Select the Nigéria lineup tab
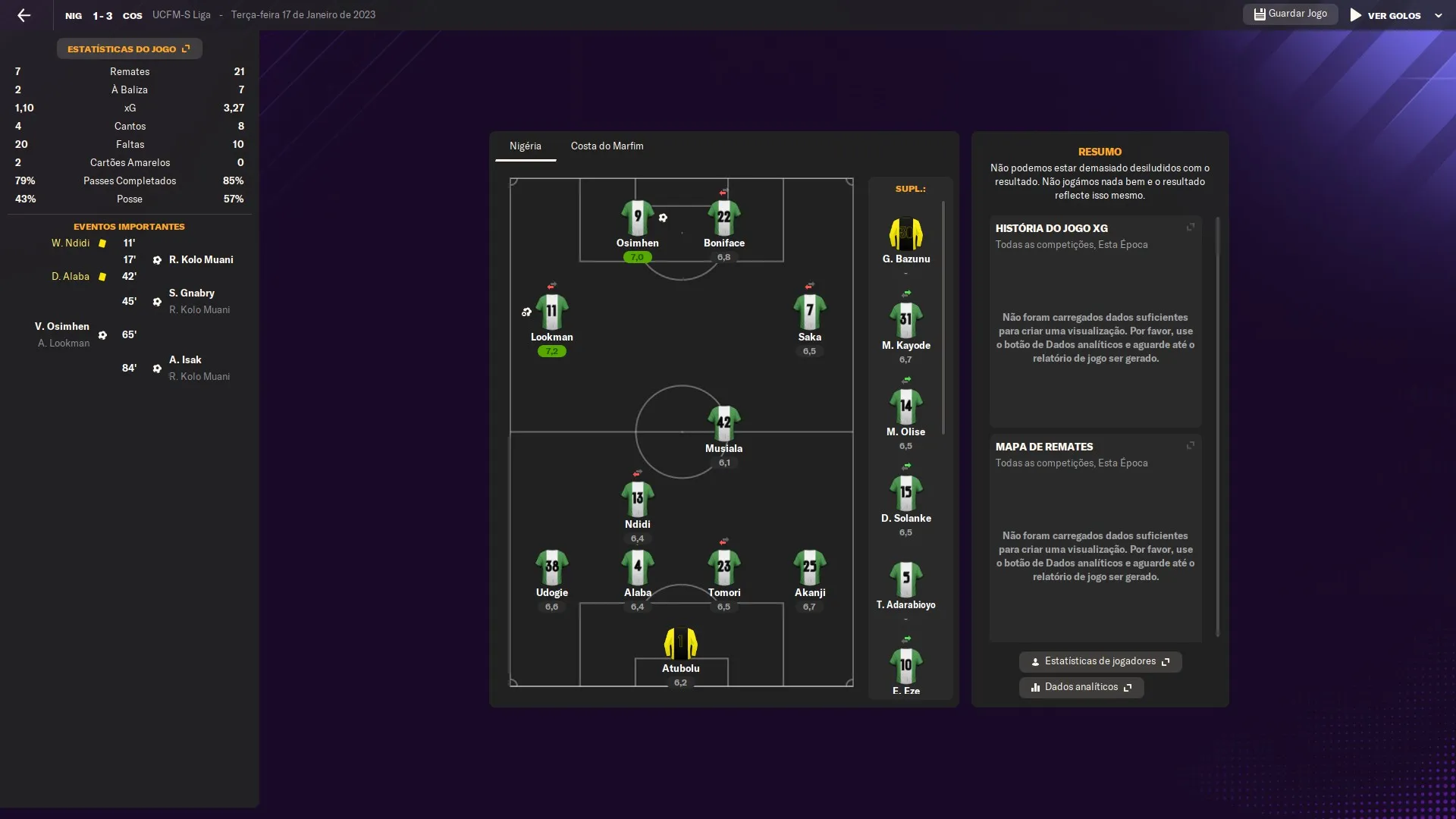Screen dimensions: 1456x819 point(525,146)
